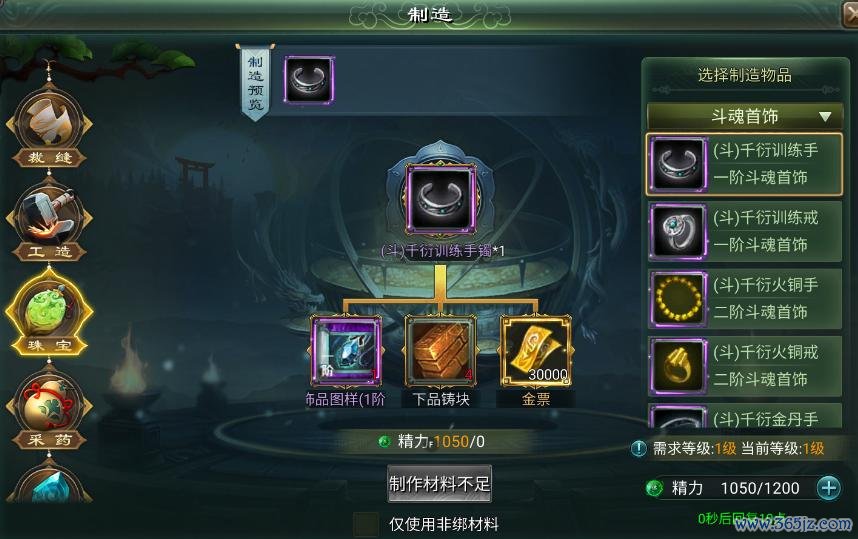858x539 pixels.
Task: Choose the (斗)千衍训练戒 ring recipe
Action: click(744, 231)
